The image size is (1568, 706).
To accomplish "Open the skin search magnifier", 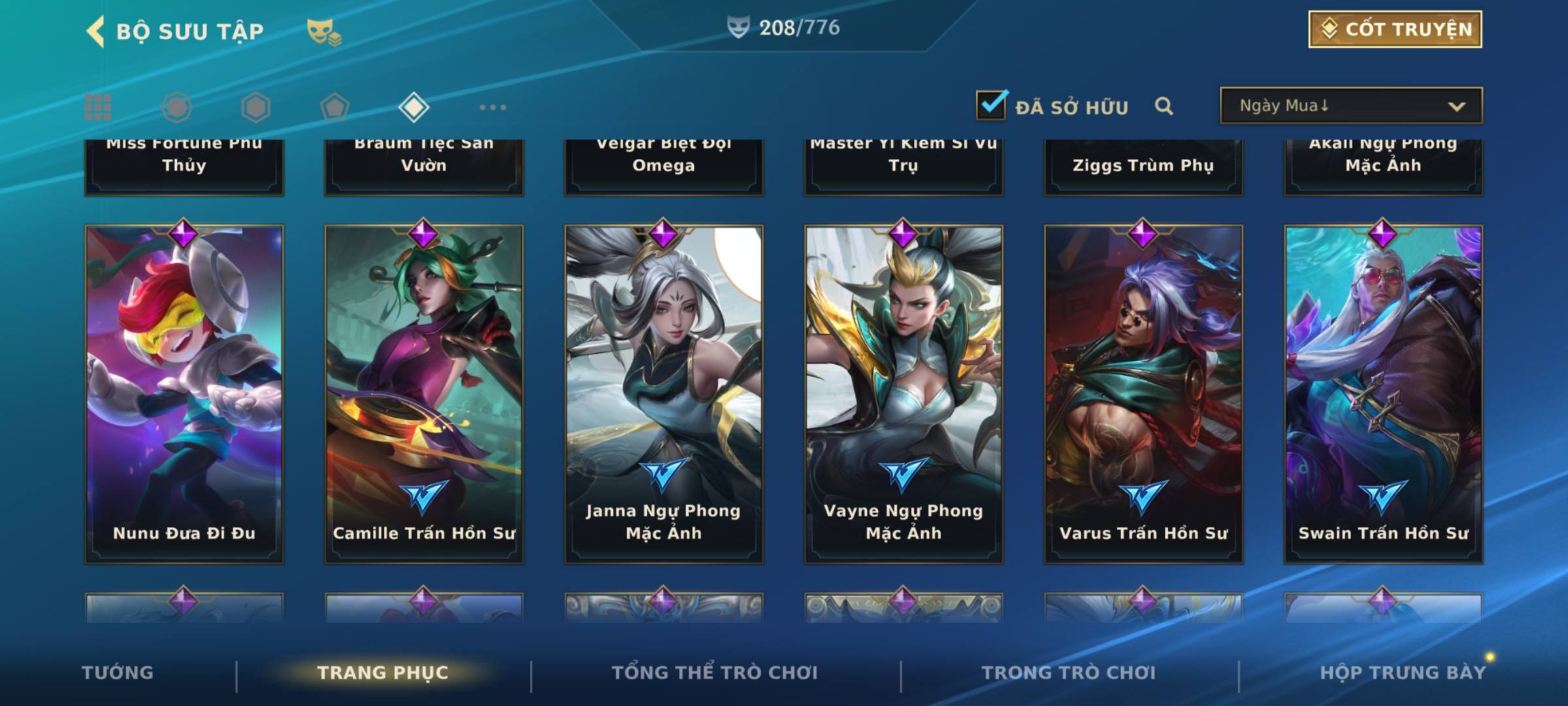I will (x=1164, y=106).
